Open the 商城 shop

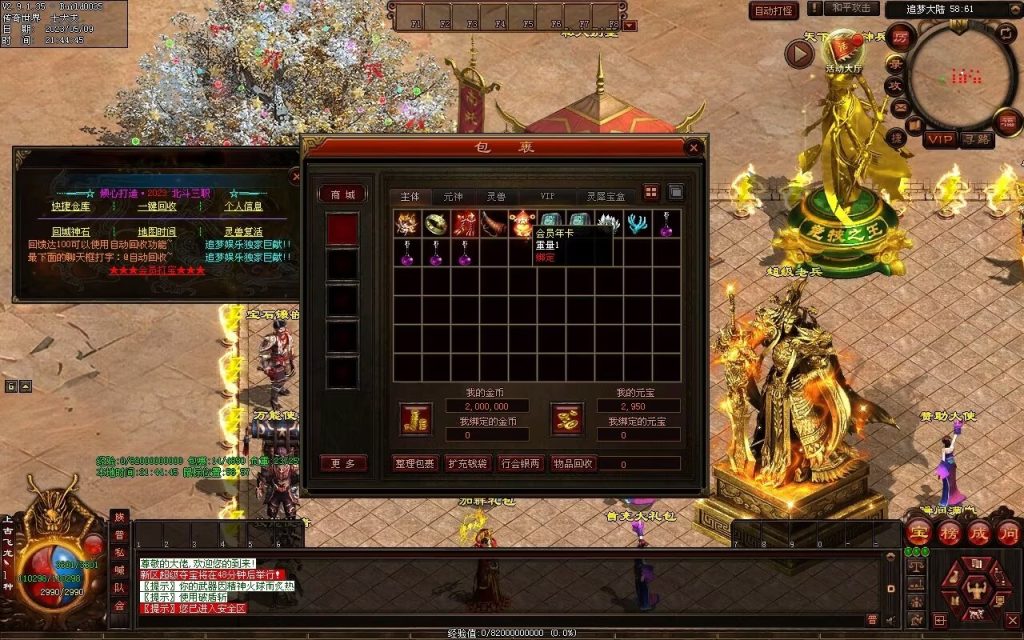(343, 195)
